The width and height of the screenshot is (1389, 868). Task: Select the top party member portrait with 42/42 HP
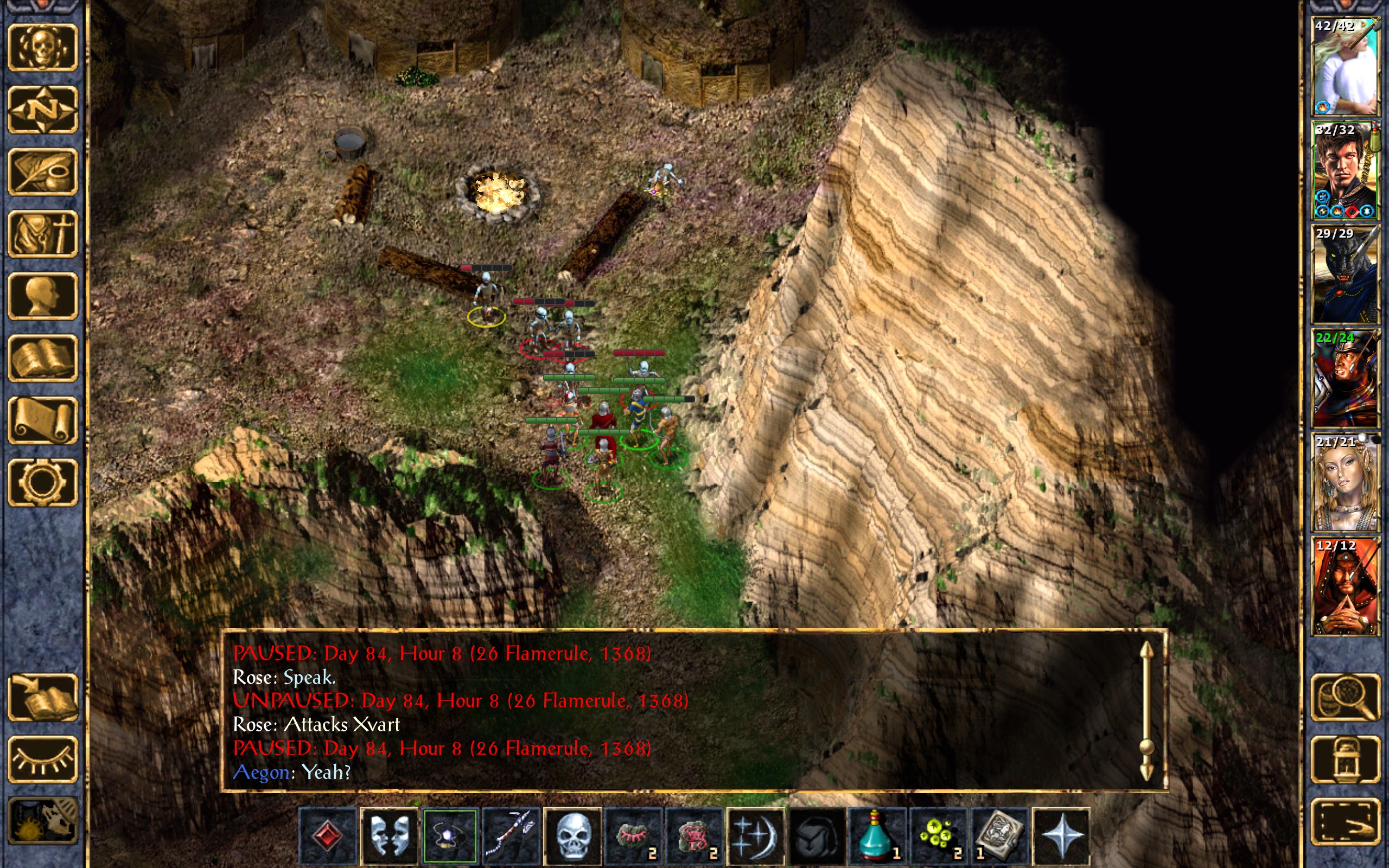(1345, 67)
